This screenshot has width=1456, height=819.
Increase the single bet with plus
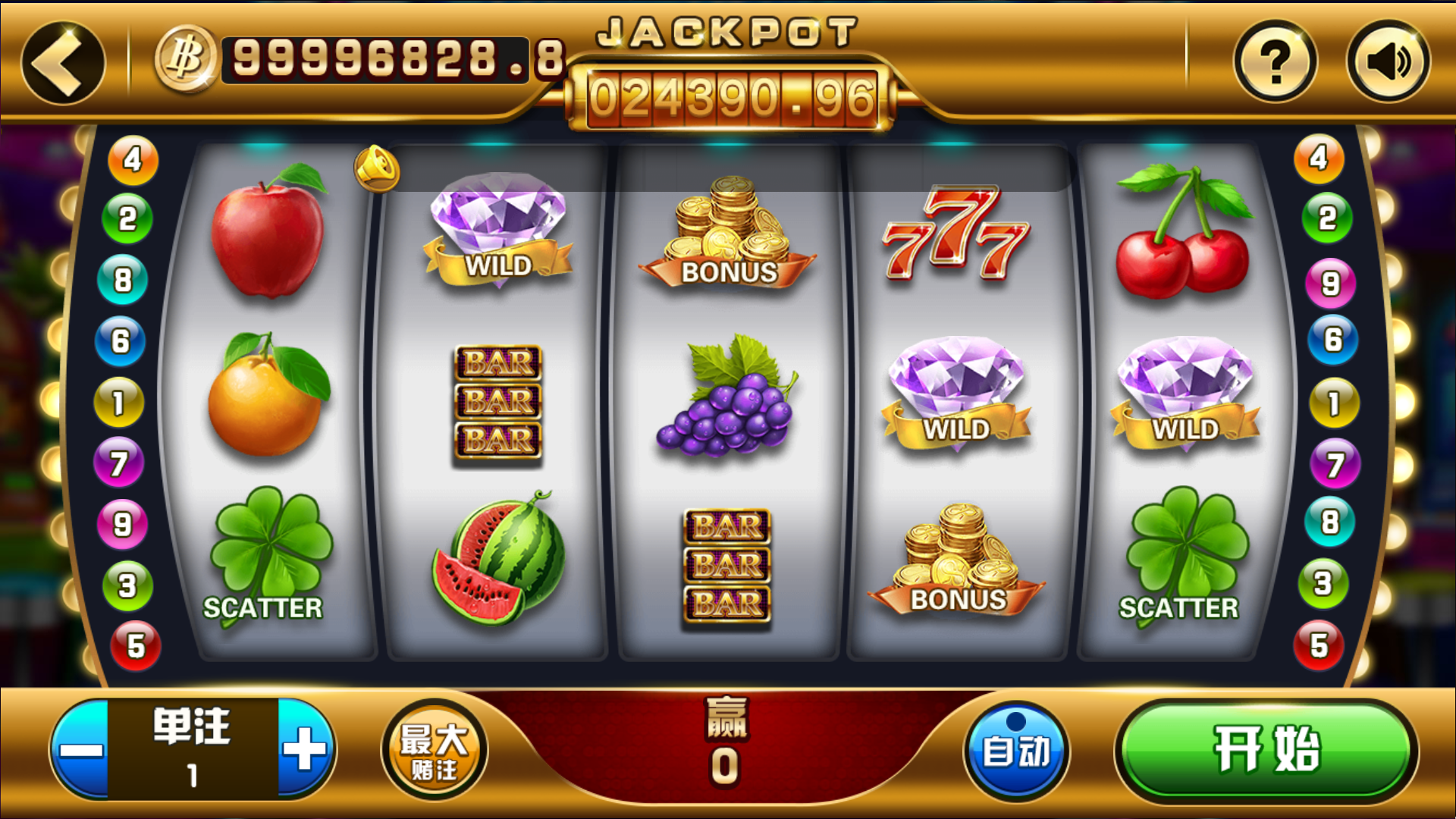coord(306,749)
